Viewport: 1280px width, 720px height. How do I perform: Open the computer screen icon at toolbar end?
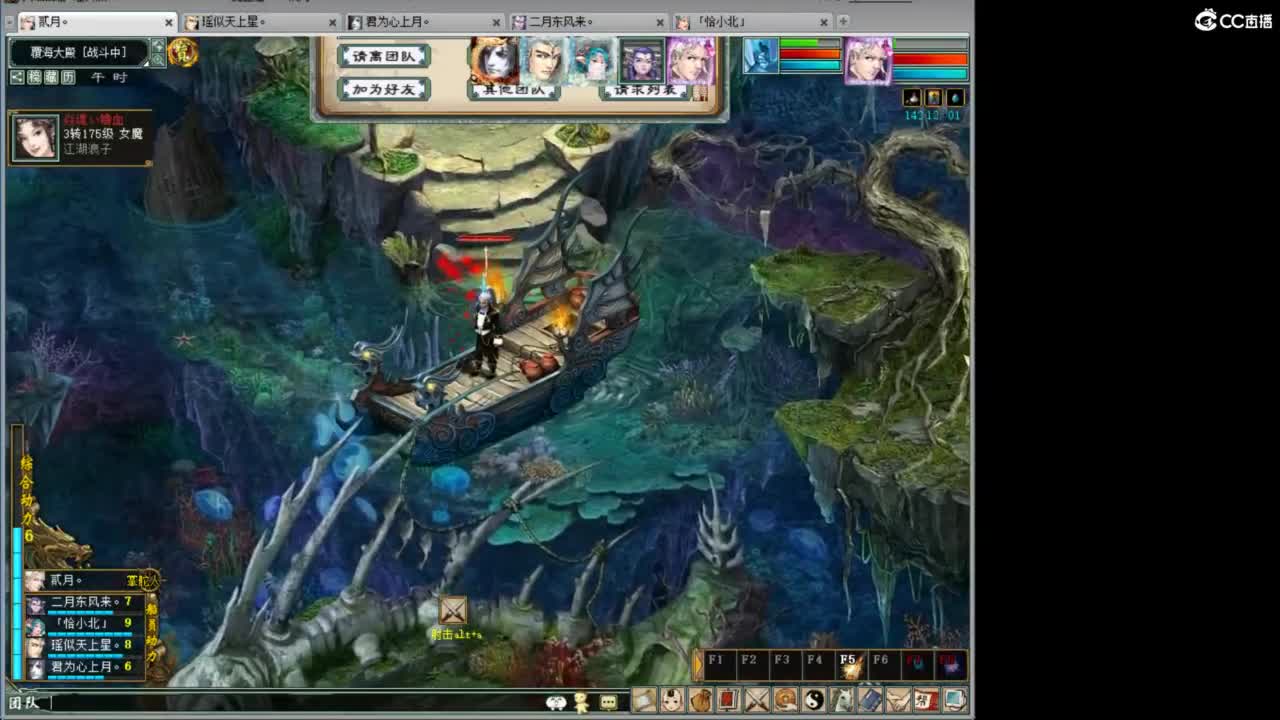tap(955, 701)
